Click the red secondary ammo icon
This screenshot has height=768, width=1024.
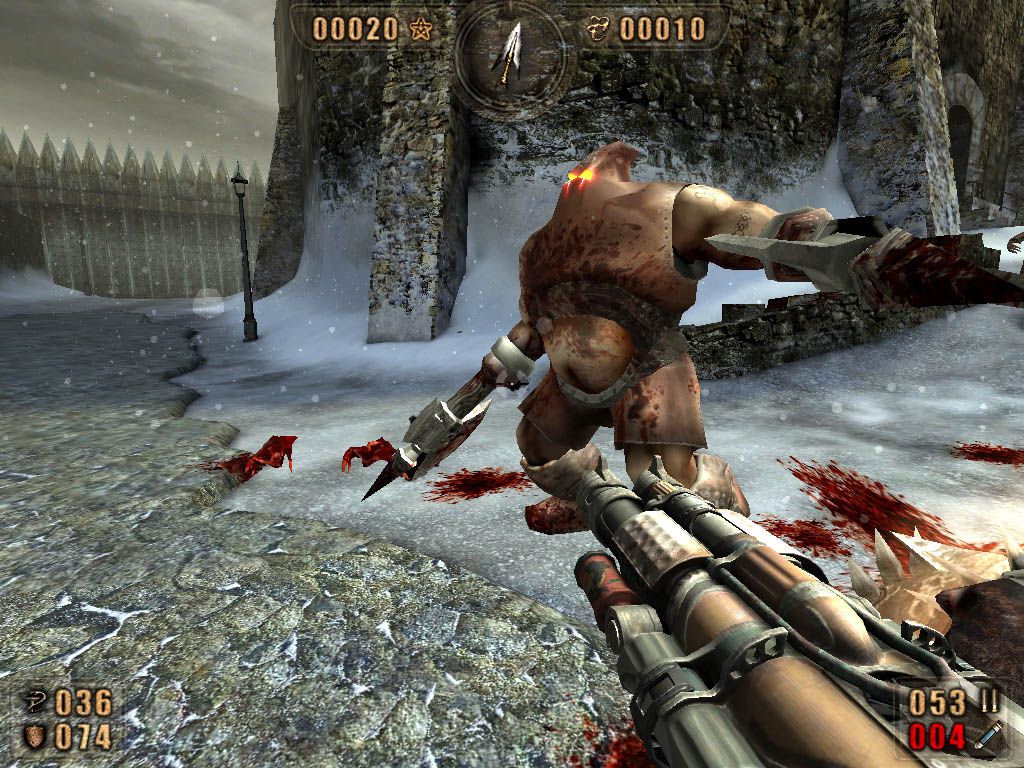point(989,738)
